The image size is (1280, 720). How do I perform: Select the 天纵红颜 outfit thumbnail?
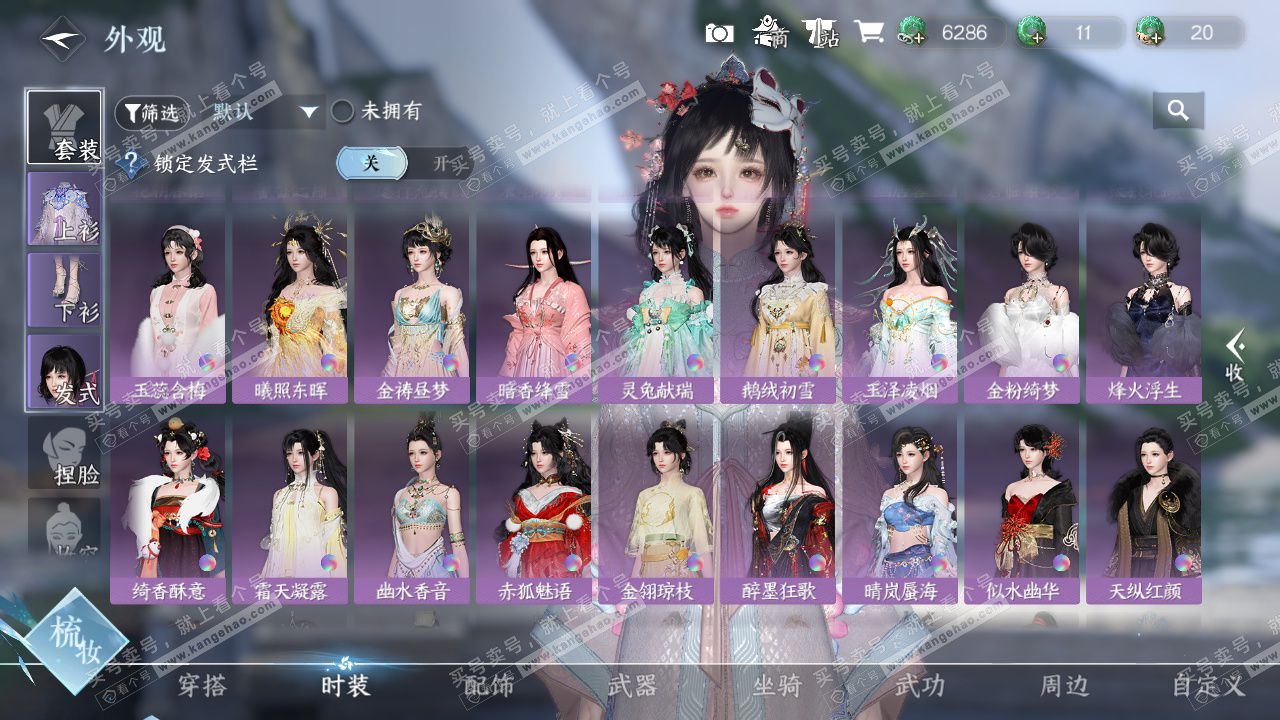[1144, 505]
